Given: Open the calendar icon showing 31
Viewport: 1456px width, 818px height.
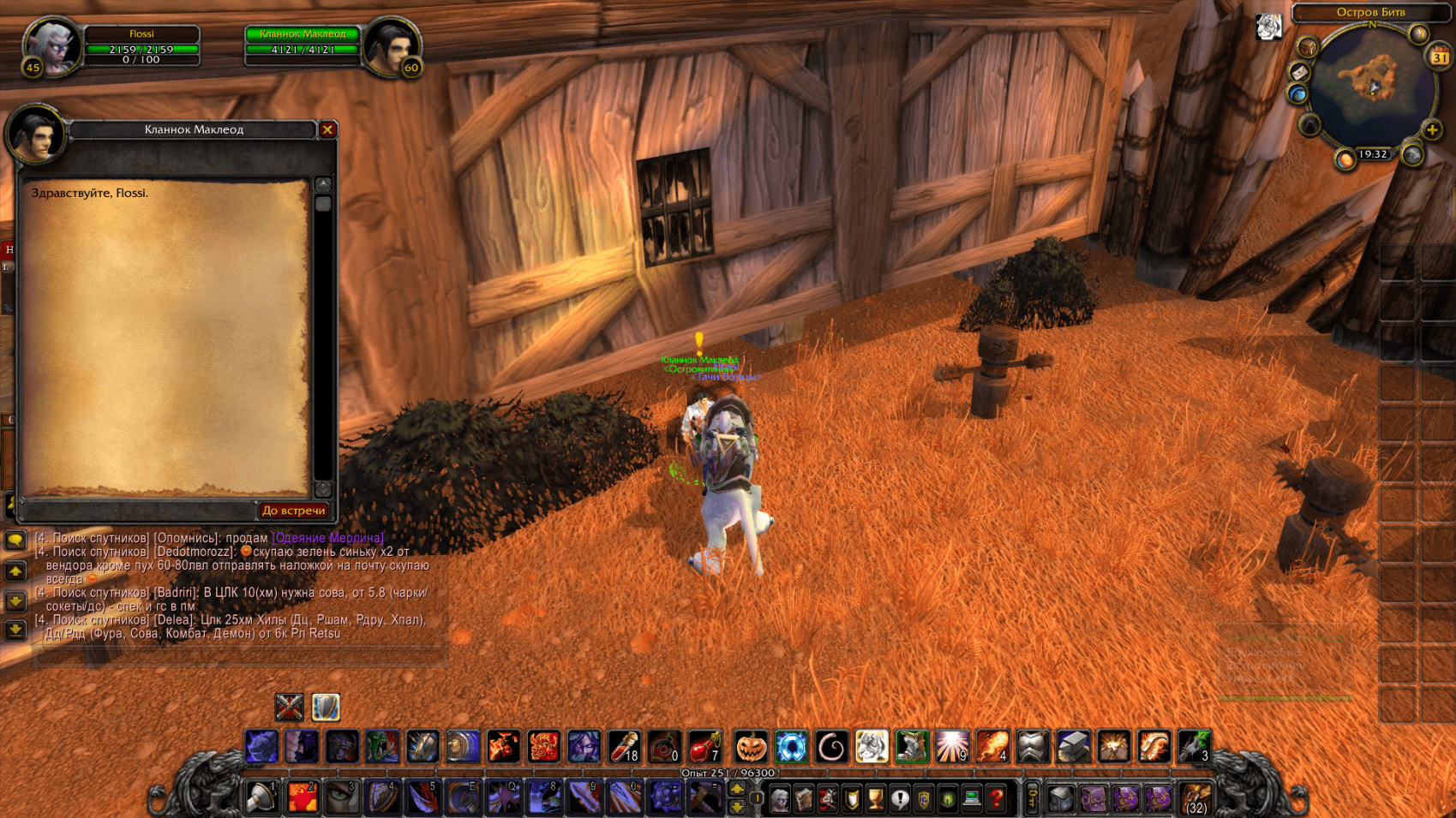Looking at the screenshot, I should click(x=1439, y=57).
